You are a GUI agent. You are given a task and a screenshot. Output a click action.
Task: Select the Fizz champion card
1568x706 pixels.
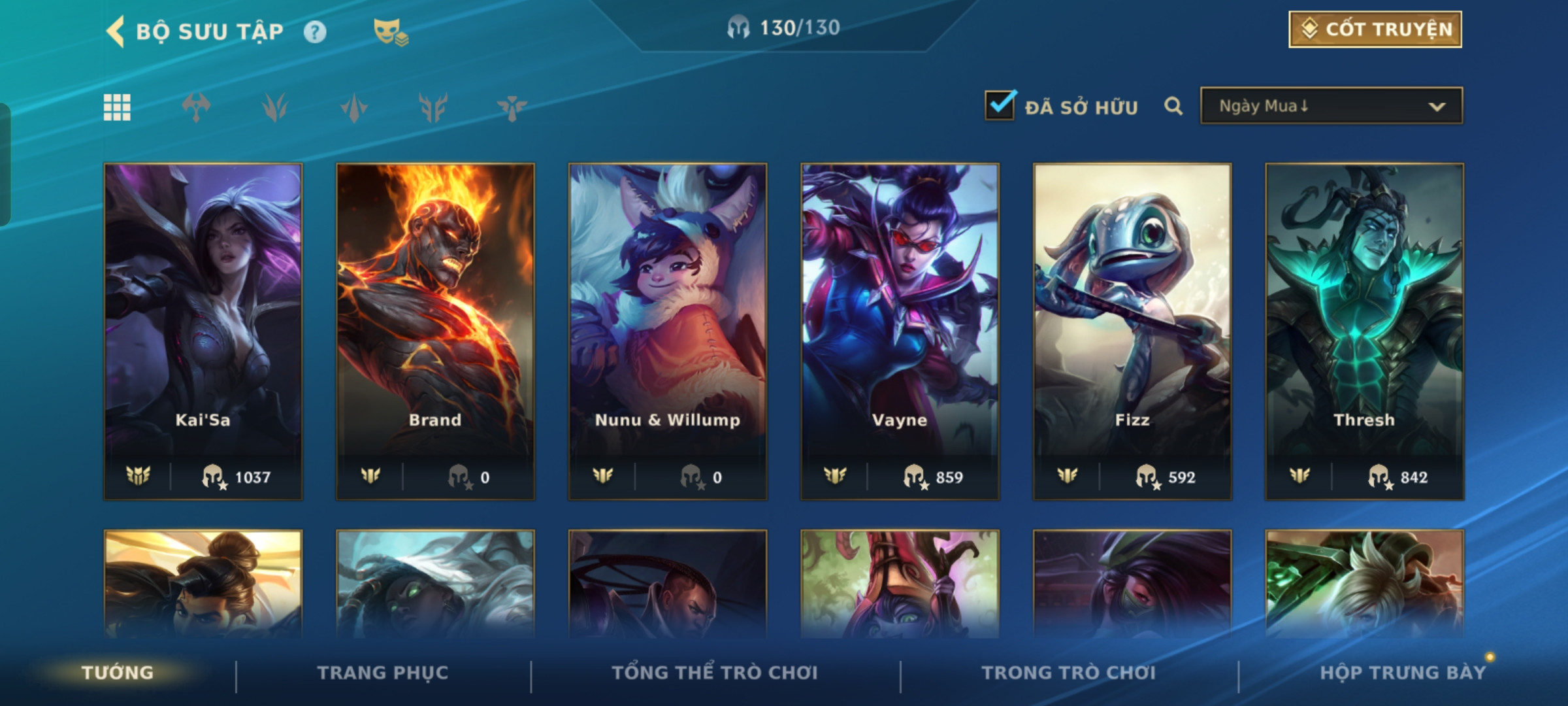[x=1132, y=331]
